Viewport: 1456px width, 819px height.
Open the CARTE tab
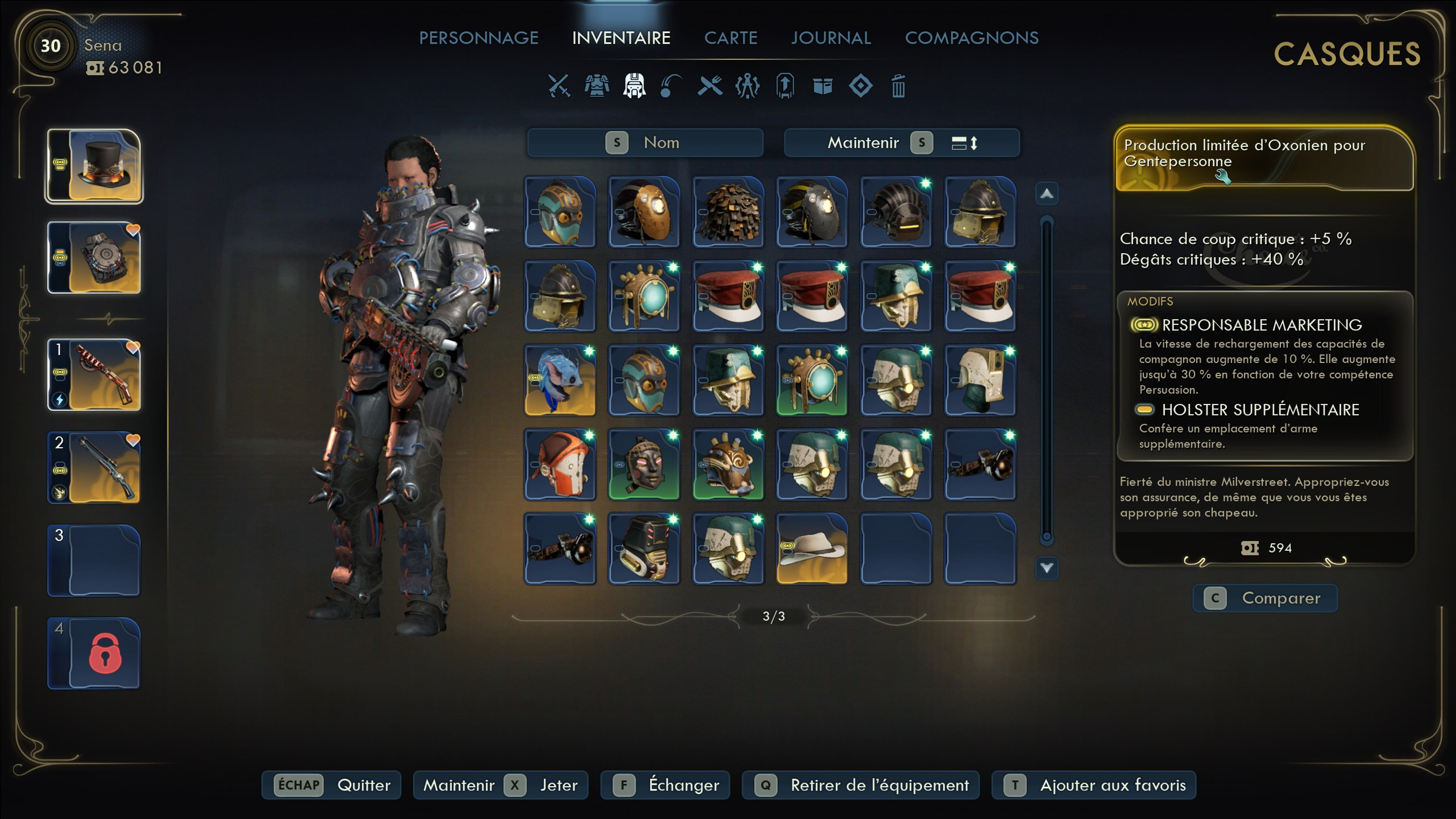(730, 38)
